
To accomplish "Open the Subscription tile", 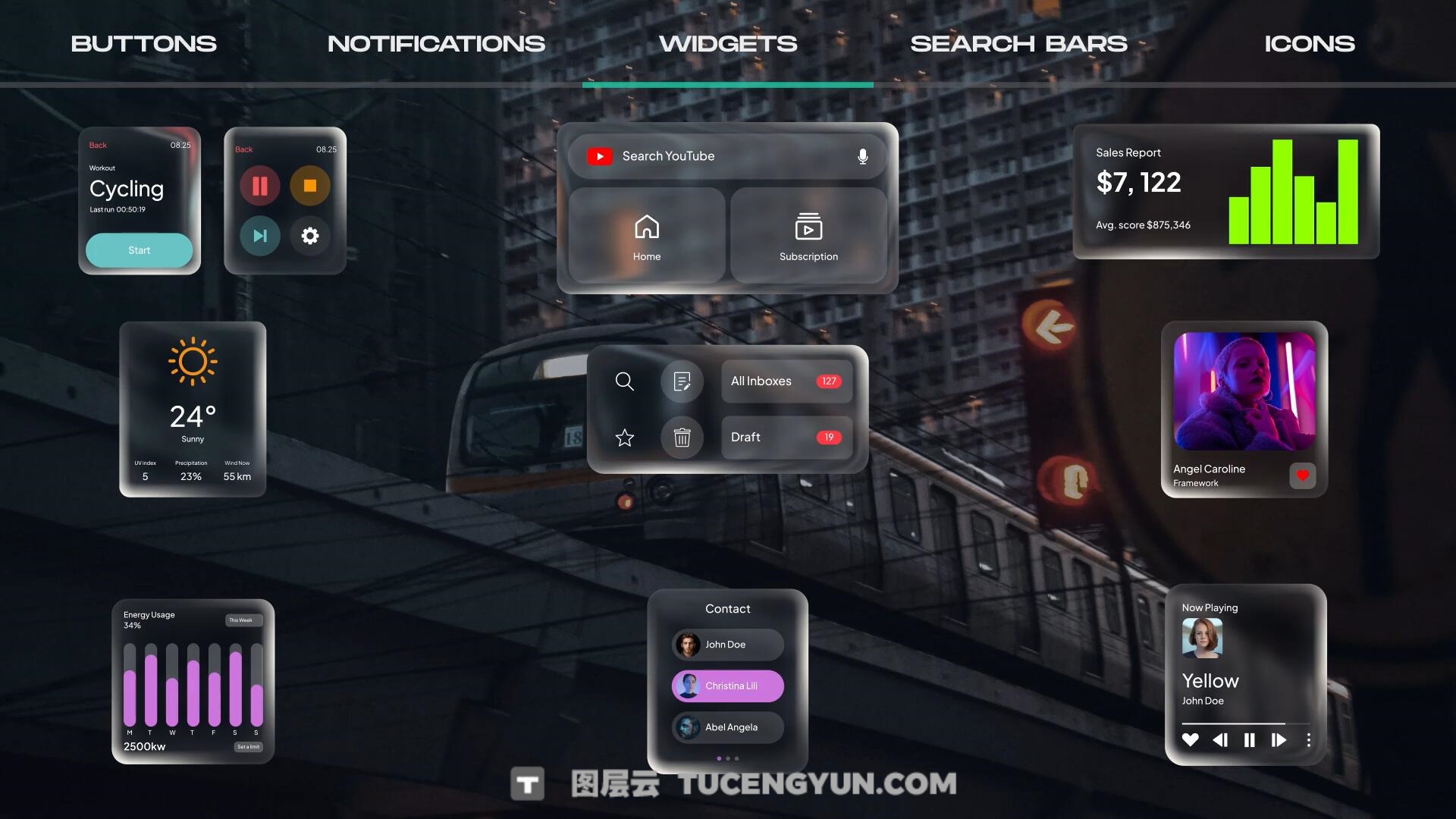I will tap(808, 236).
